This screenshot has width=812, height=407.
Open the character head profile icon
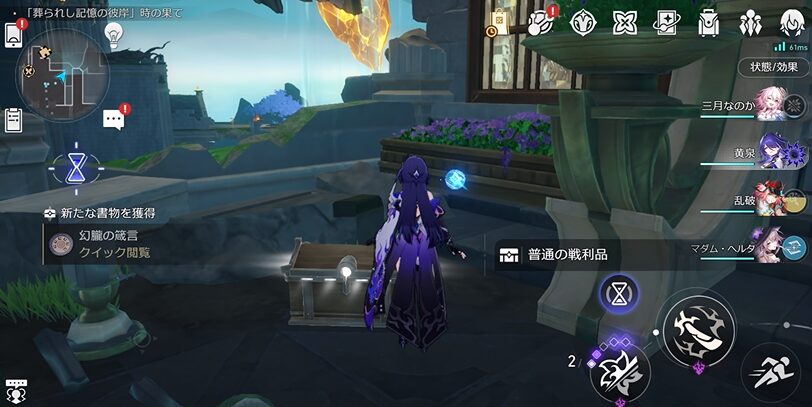click(x=792, y=22)
